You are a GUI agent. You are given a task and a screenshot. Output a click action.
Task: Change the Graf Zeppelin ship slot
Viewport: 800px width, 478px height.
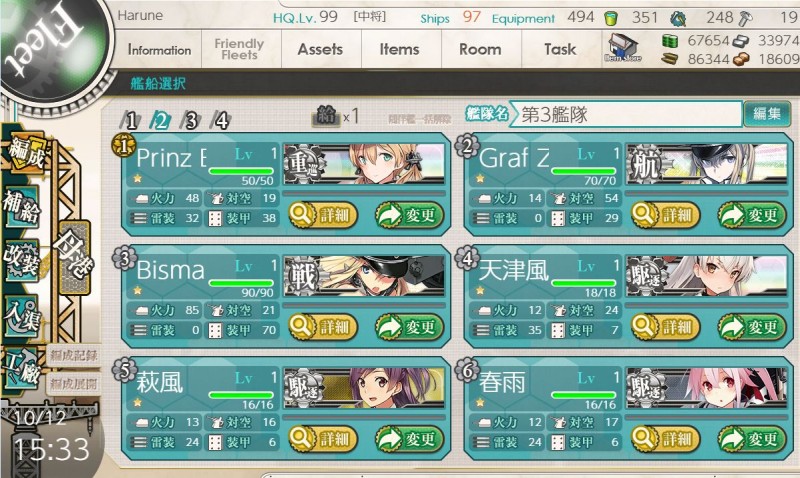(750, 214)
